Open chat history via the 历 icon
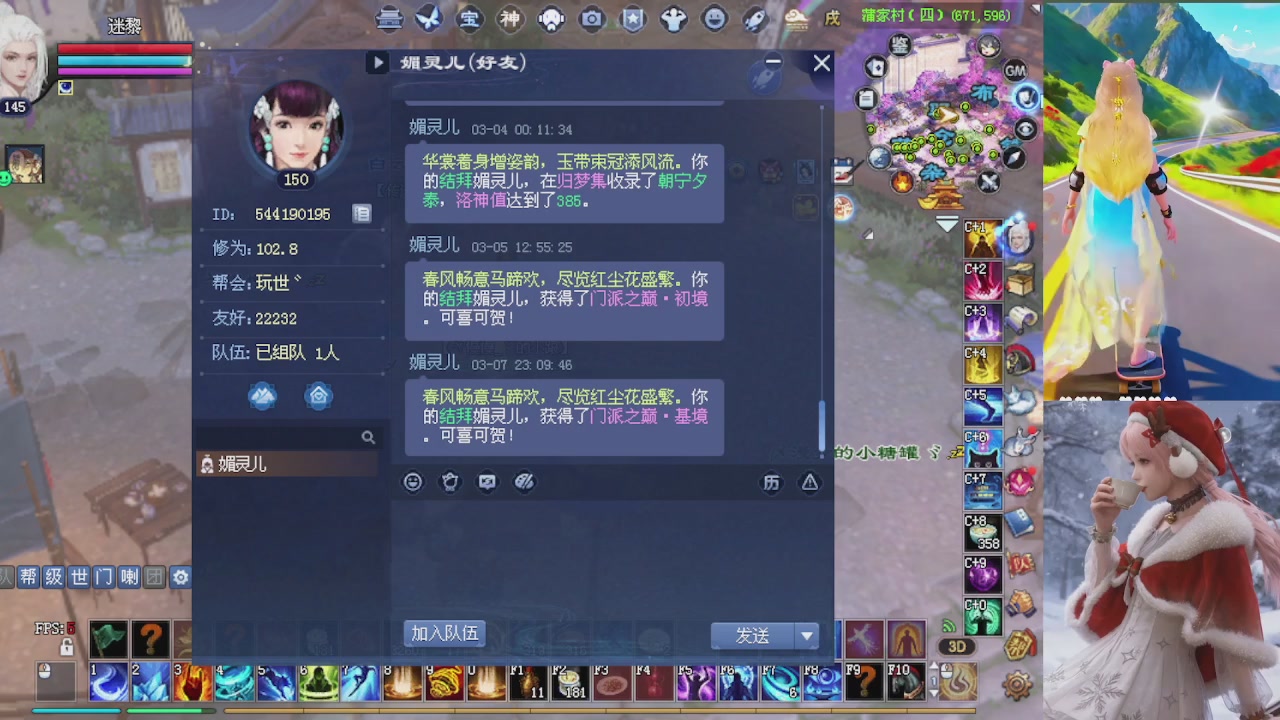This screenshot has height=720, width=1280. tap(772, 483)
